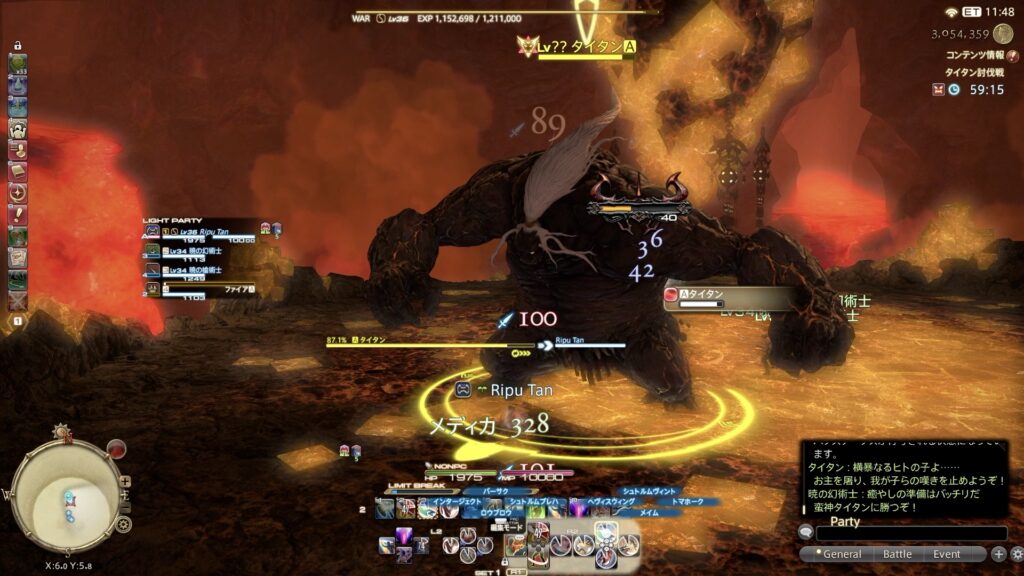Select the Lv34 conjurer party member row
This screenshot has width=1024, height=576.
tap(200, 253)
